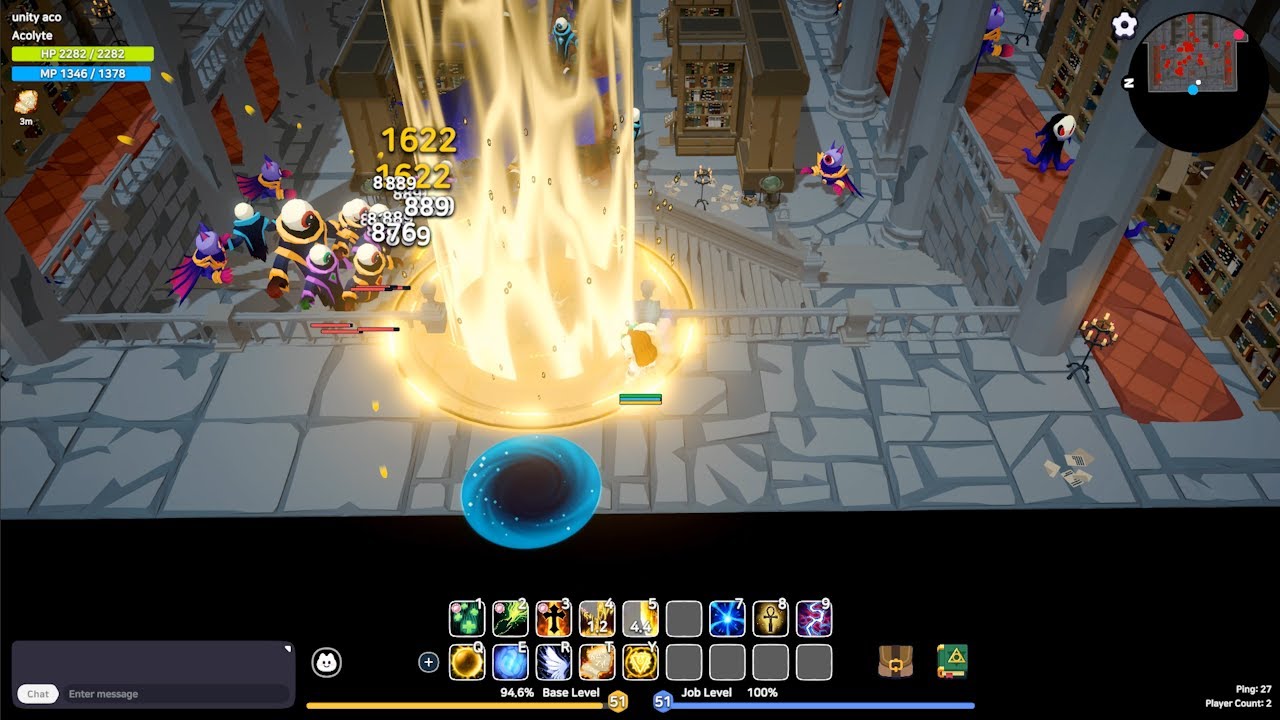Activate the golden shield emblem skill
1280x720 pixels.
[640, 662]
